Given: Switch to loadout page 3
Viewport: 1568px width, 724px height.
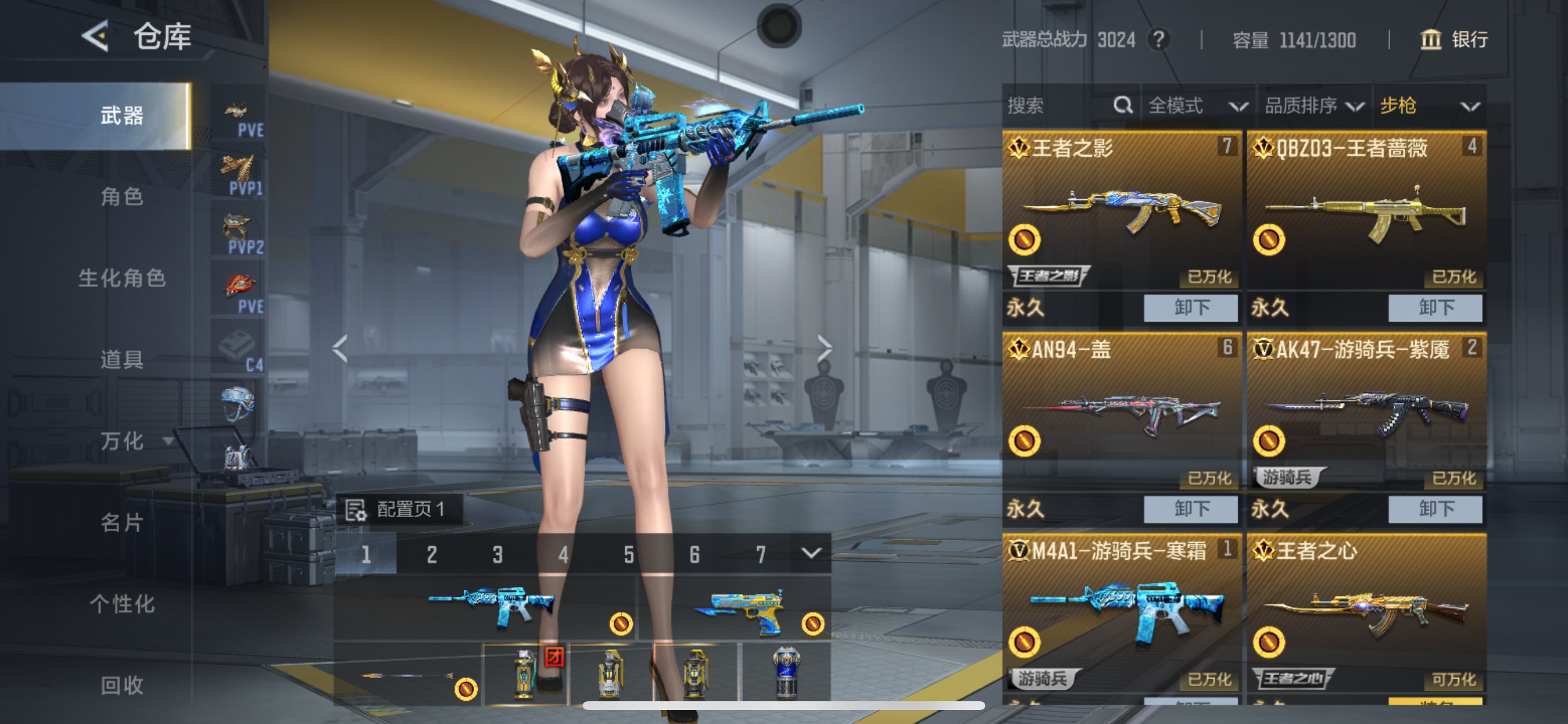Looking at the screenshot, I should click(498, 554).
